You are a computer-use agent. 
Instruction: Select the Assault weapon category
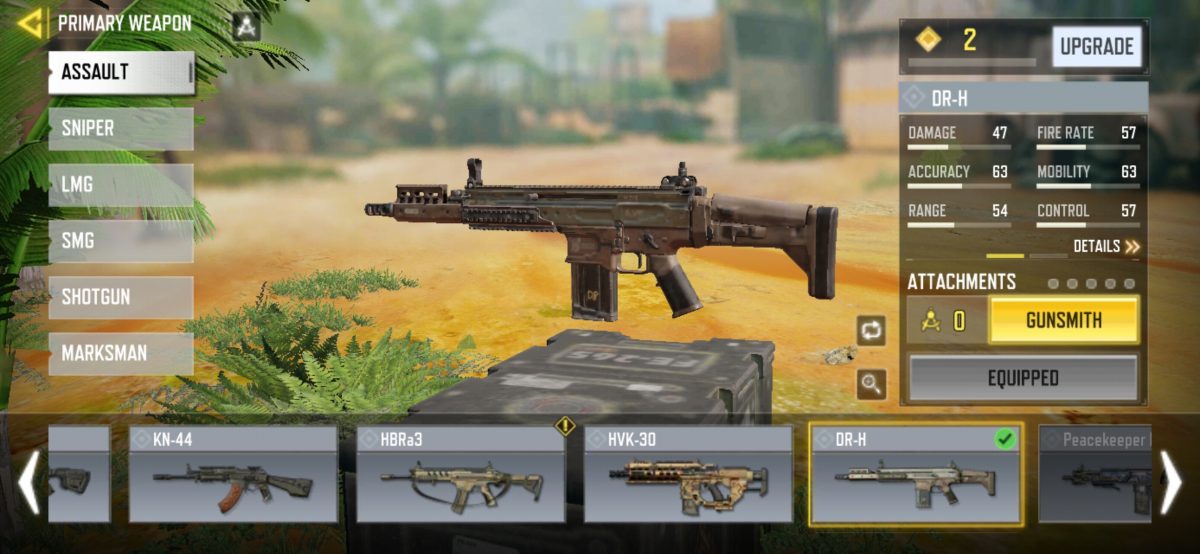[121, 73]
